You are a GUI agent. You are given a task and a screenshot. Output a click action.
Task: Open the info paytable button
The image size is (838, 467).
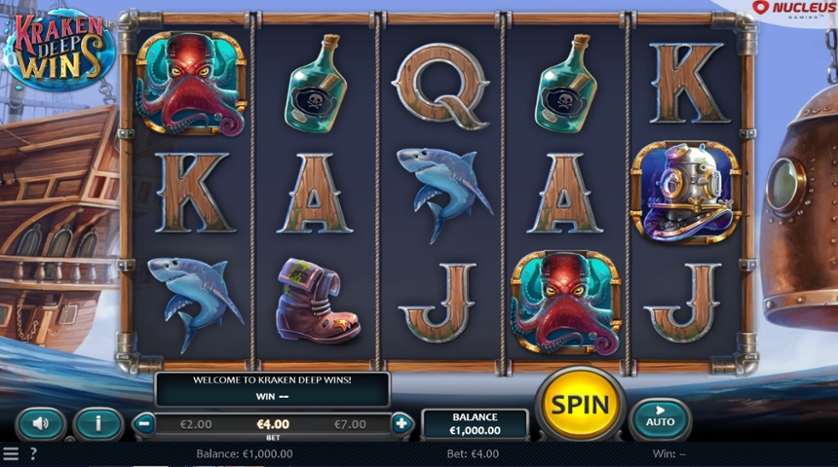click(98, 424)
